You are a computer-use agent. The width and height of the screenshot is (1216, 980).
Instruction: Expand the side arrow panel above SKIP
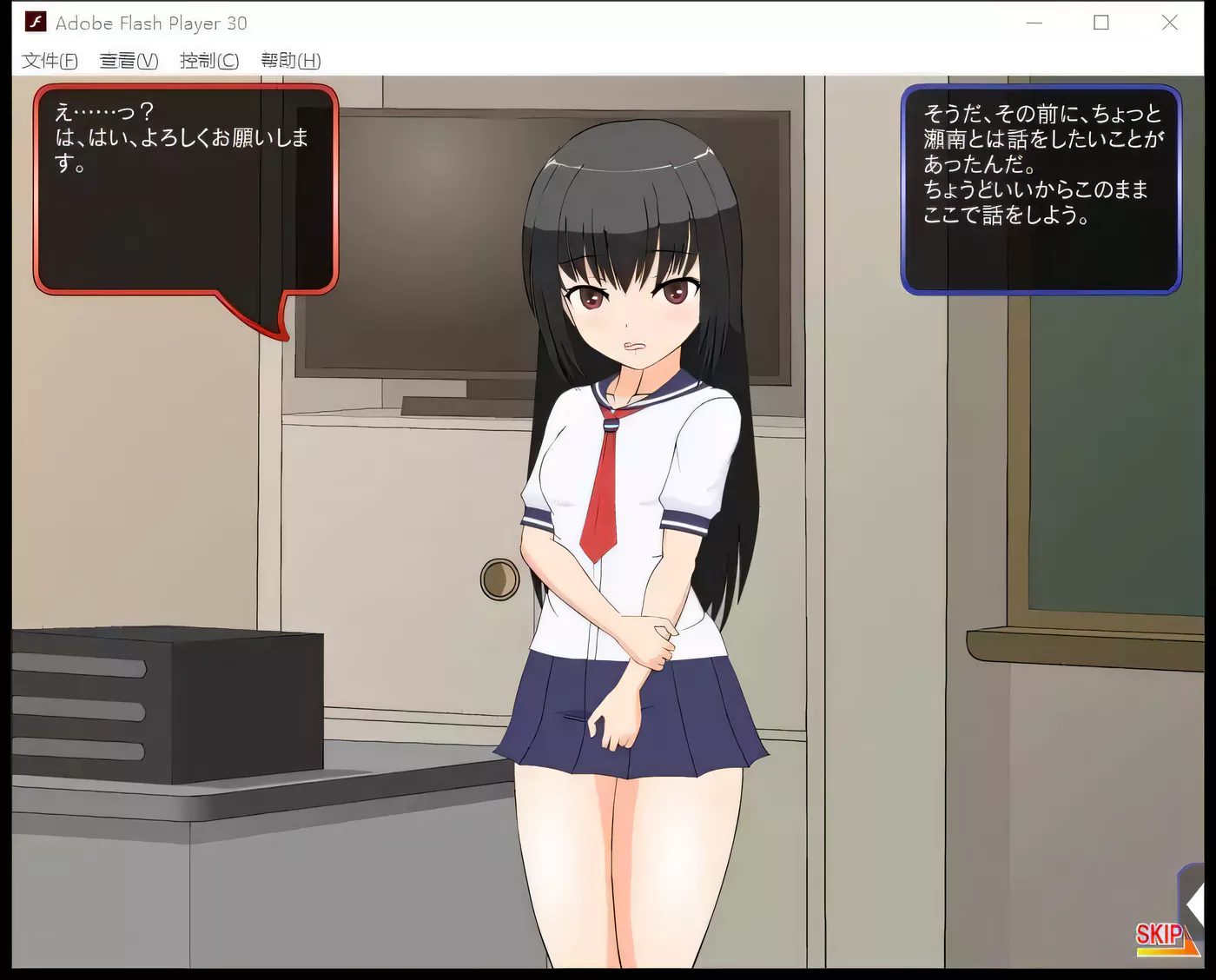click(1193, 904)
